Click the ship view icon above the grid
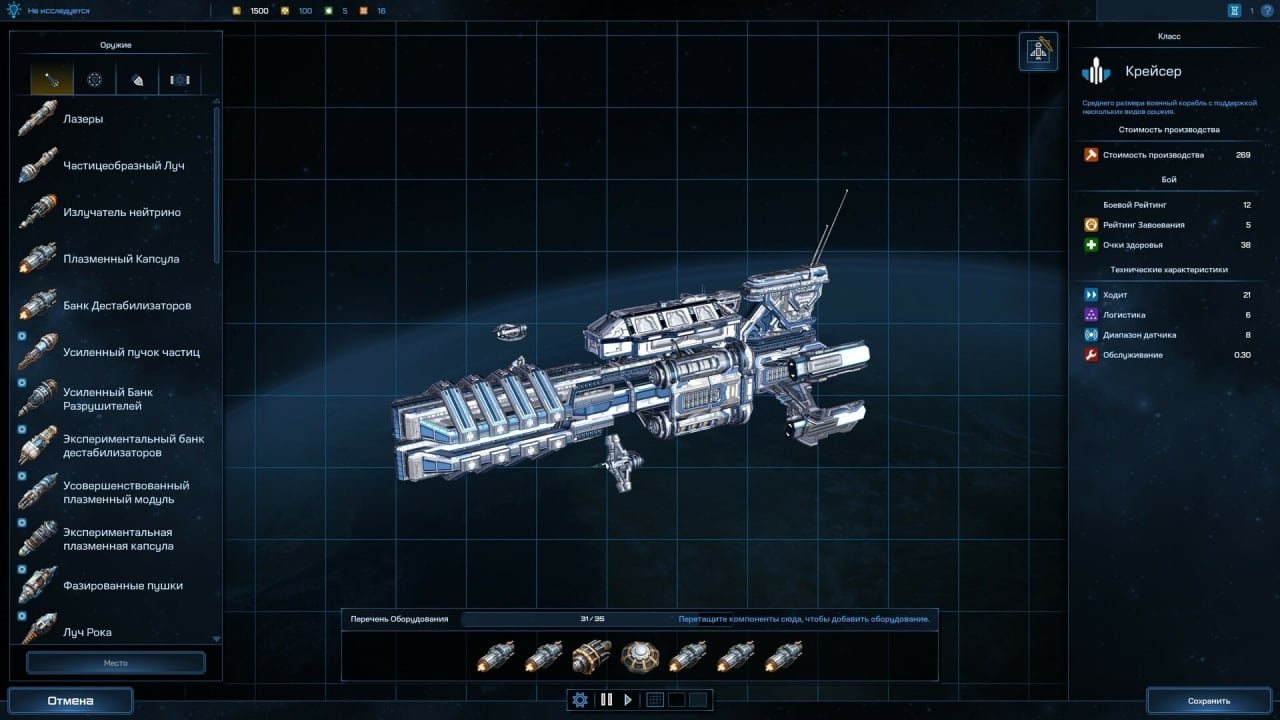1280x720 pixels. tap(1038, 51)
